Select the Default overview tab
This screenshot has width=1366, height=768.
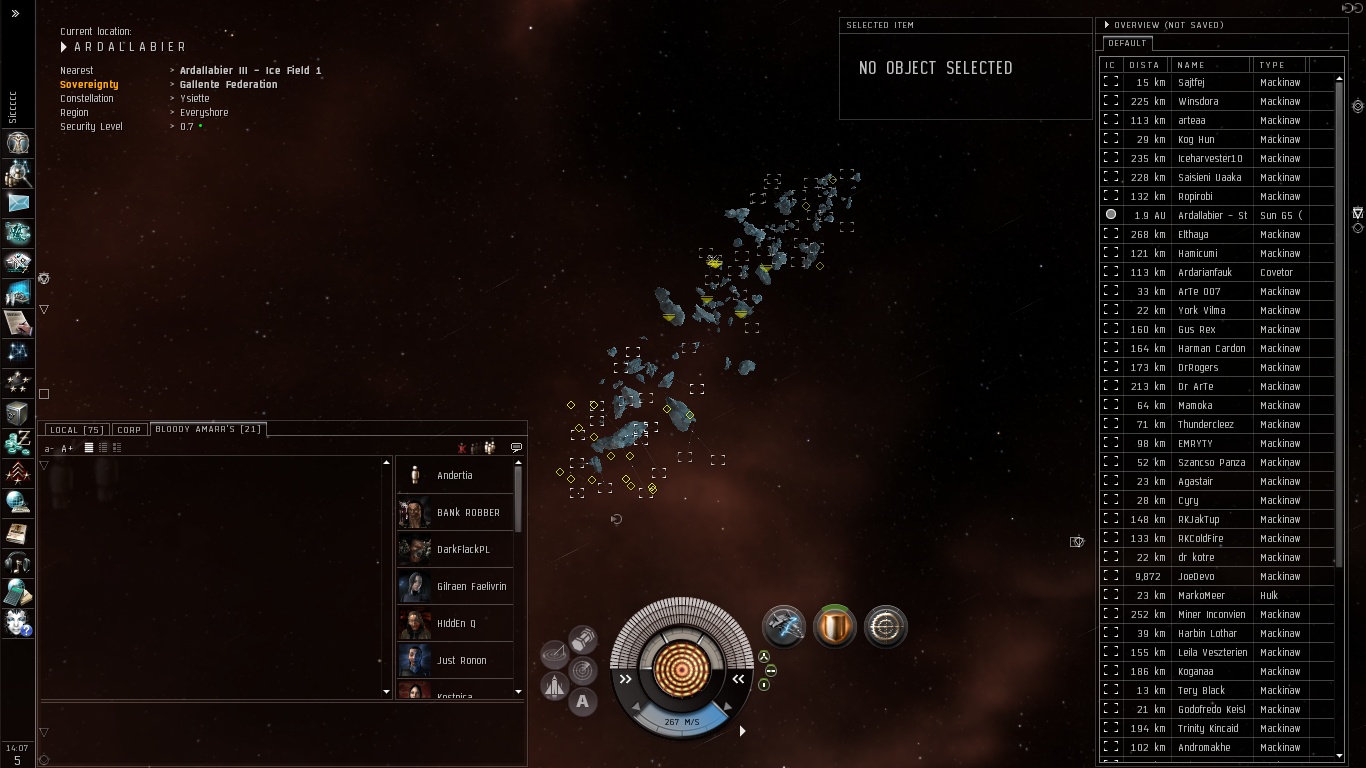[1127, 43]
